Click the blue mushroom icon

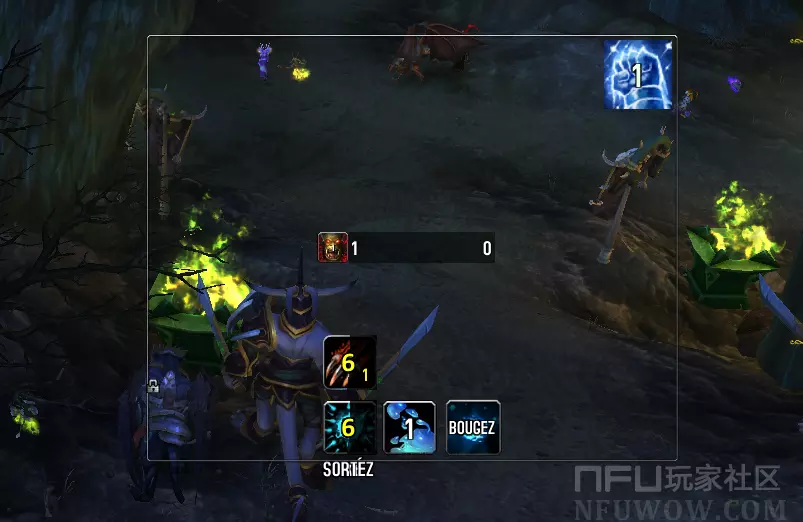tap(410, 427)
